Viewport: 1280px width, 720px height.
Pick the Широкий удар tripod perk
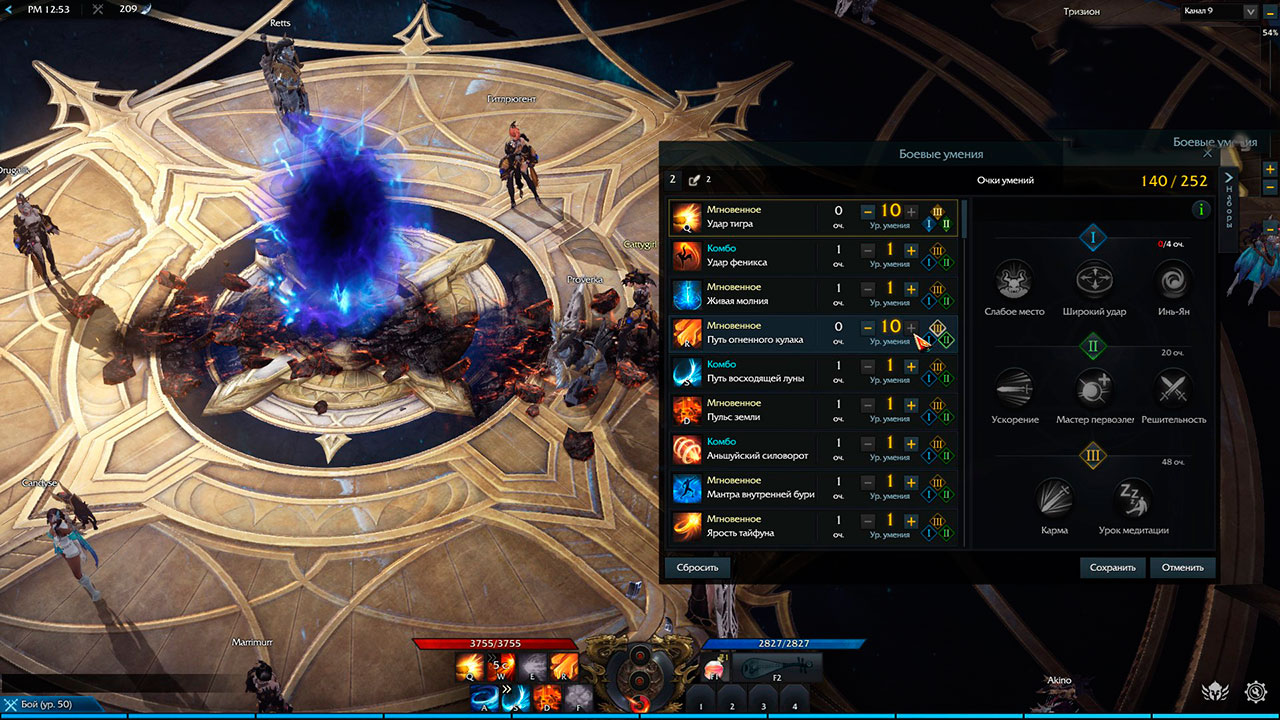[x=1093, y=279]
